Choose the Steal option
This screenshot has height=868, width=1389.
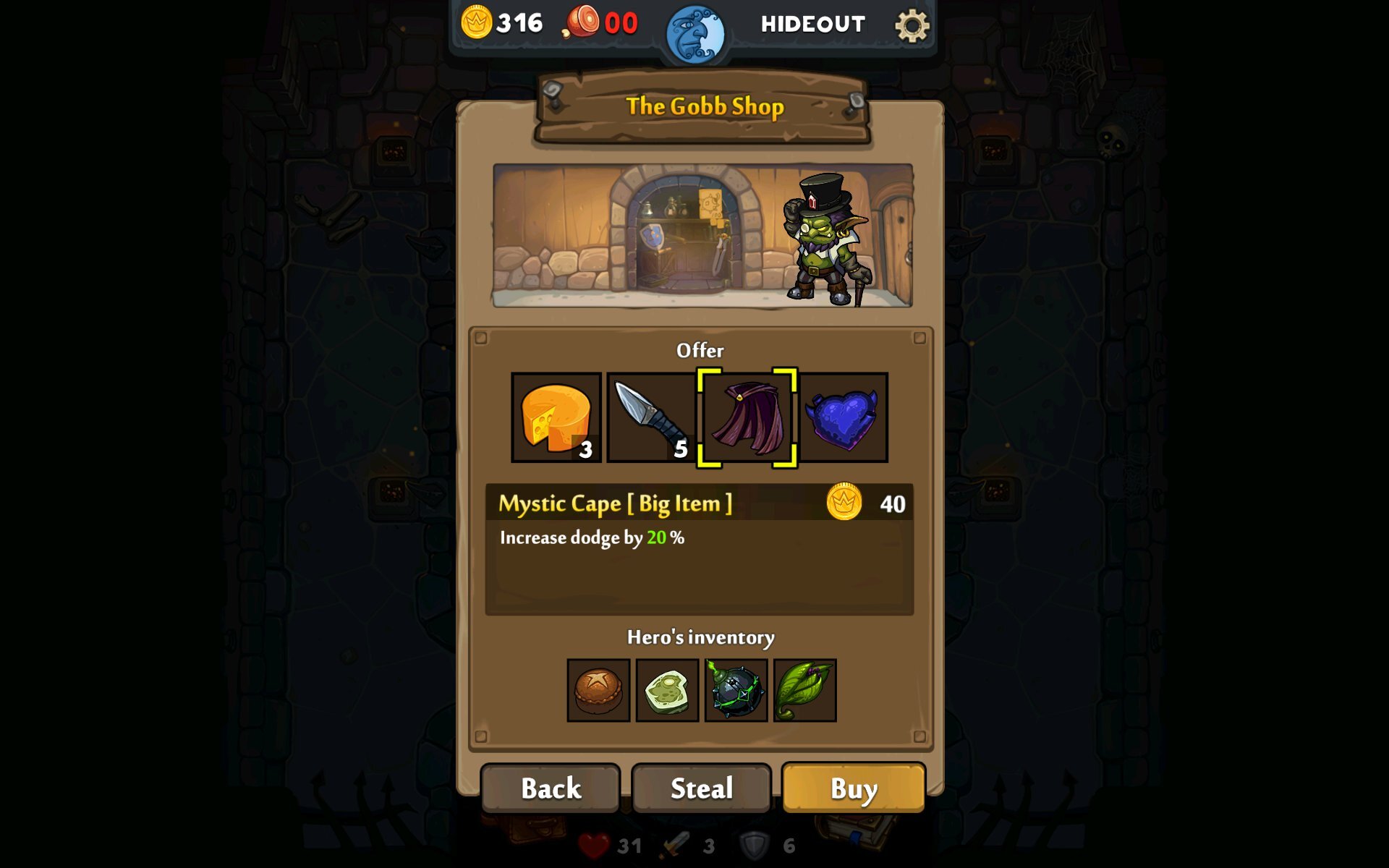(701, 788)
